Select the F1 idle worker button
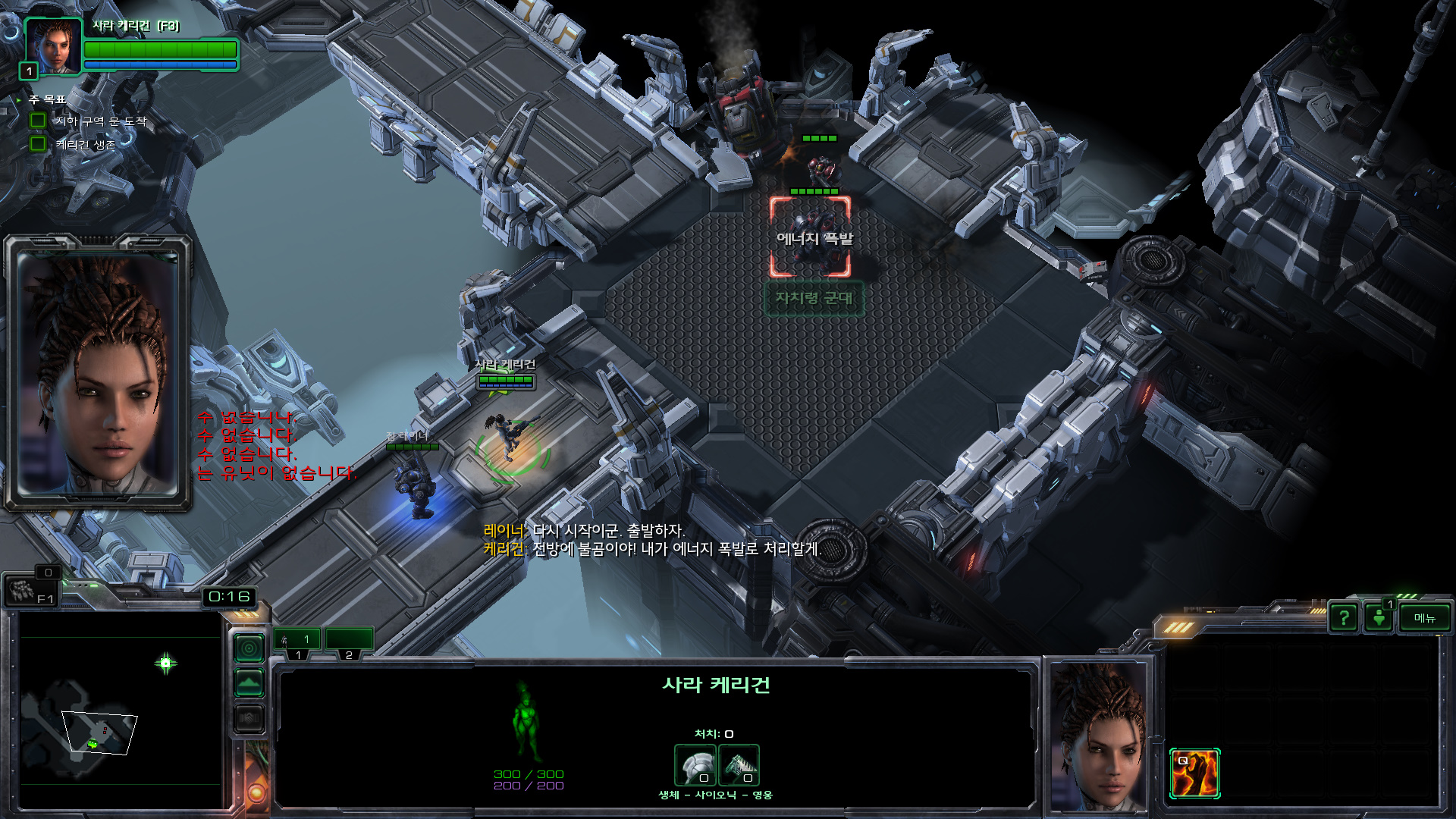Image resolution: width=1456 pixels, height=819 pixels. [x=30, y=591]
